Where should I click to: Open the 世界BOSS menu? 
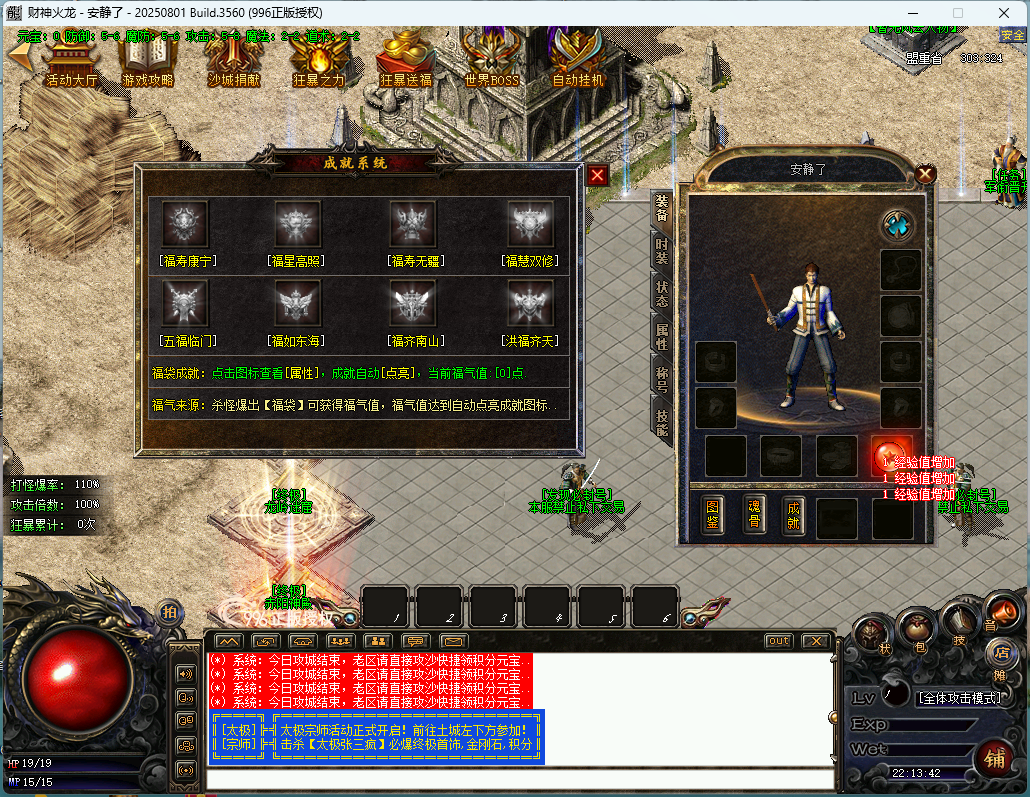click(x=491, y=59)
